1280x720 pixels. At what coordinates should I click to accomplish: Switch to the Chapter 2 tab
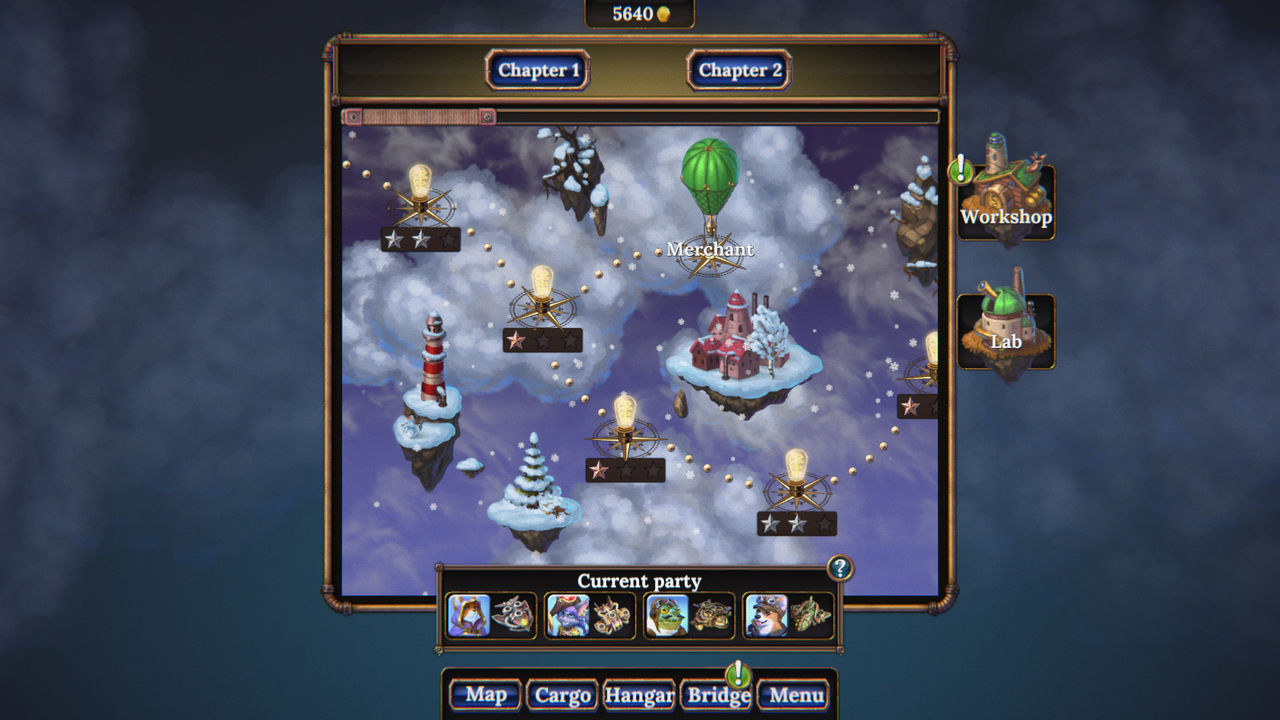point(738,70)
